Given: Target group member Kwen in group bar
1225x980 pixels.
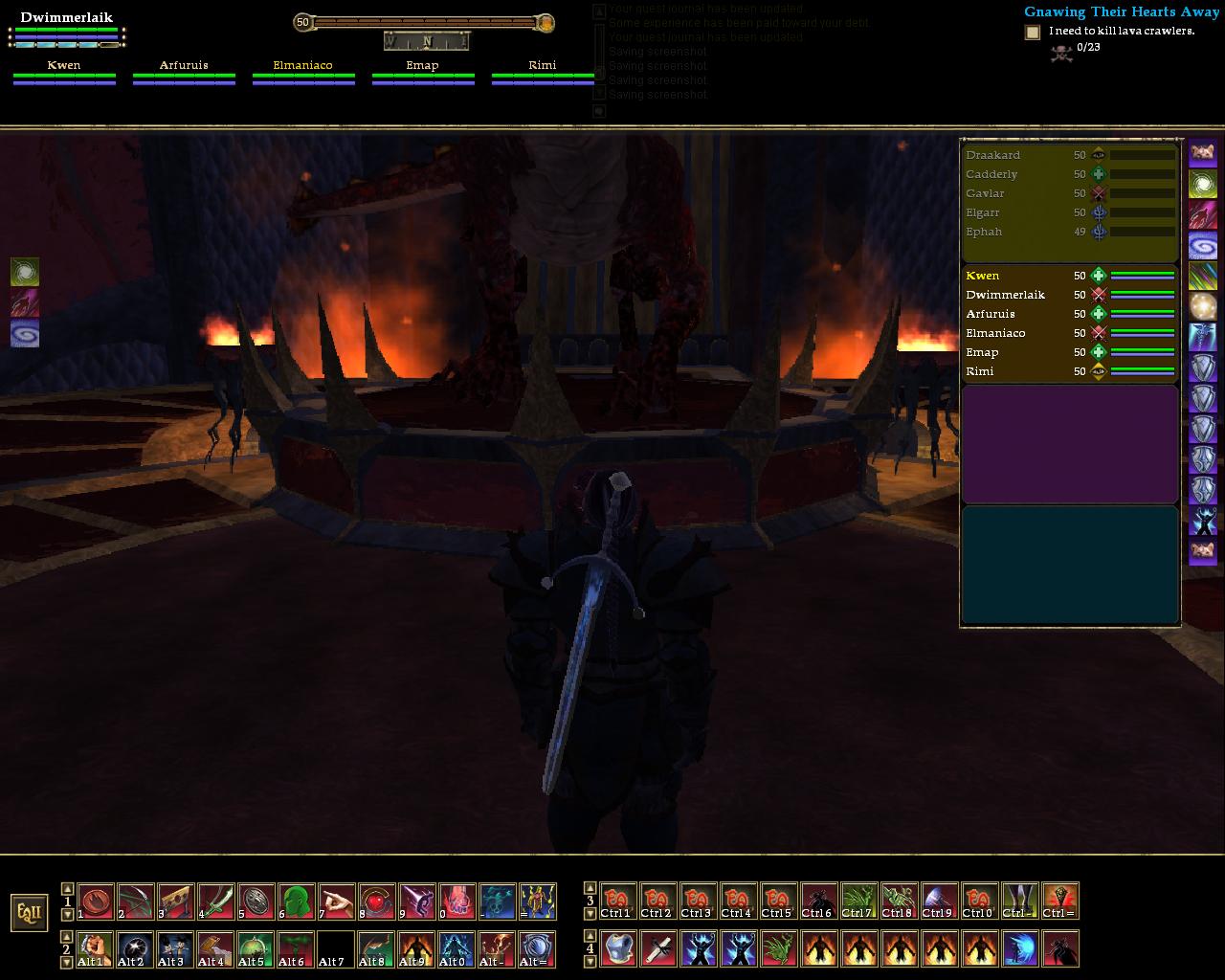Looking at the screenshot, I should click(x=64, y=66).
